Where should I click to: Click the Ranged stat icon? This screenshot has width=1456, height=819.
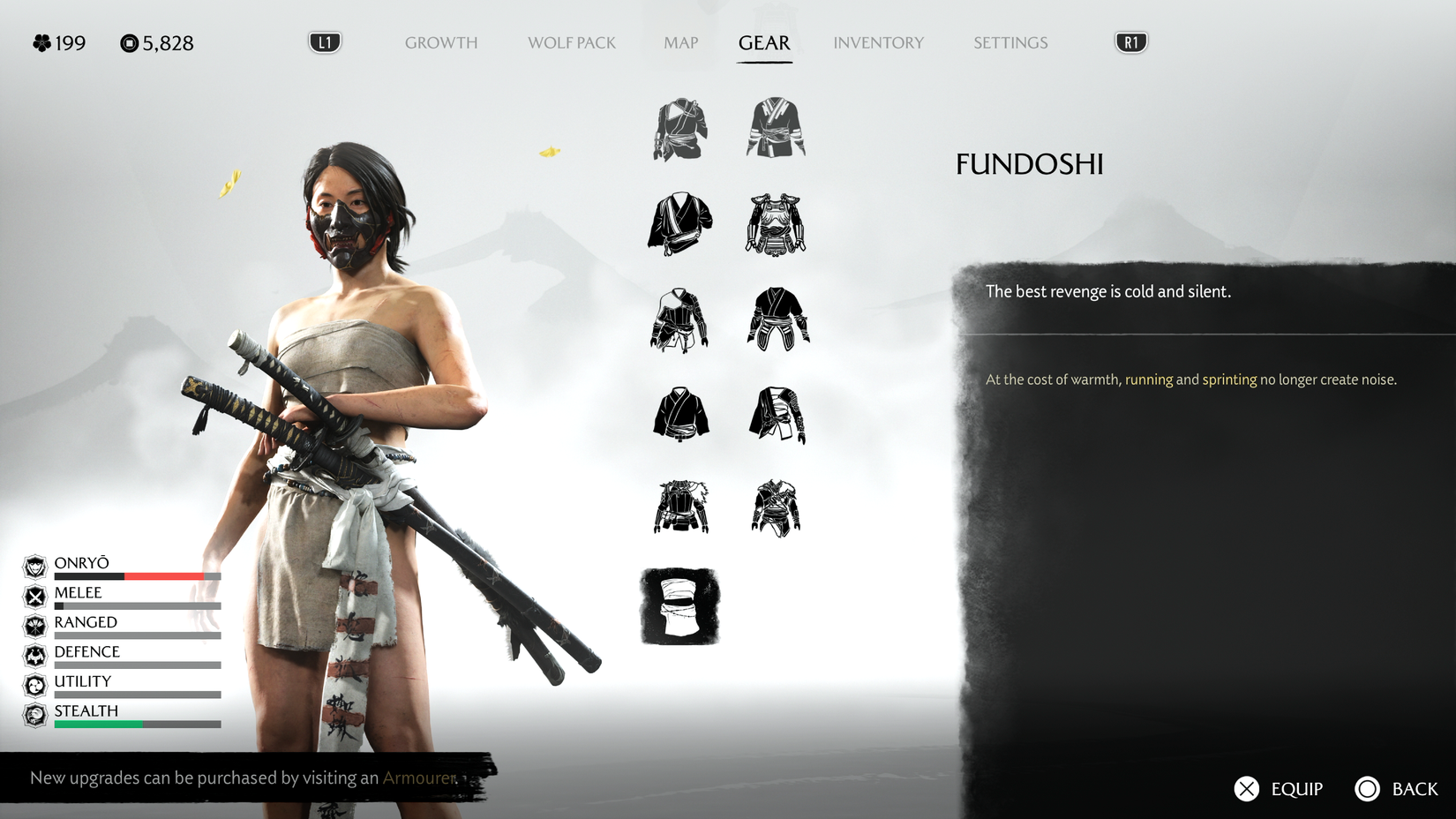pyautogui.click(x=35, y=625)
